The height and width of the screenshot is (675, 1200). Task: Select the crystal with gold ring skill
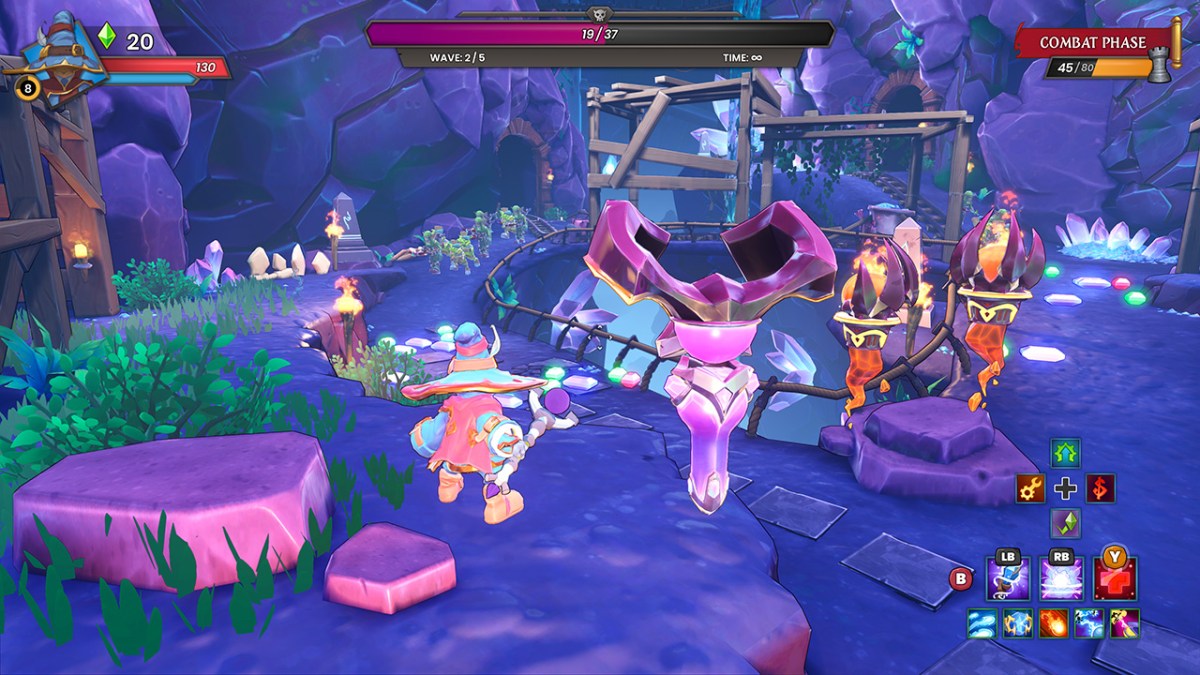pos(1017,624)
